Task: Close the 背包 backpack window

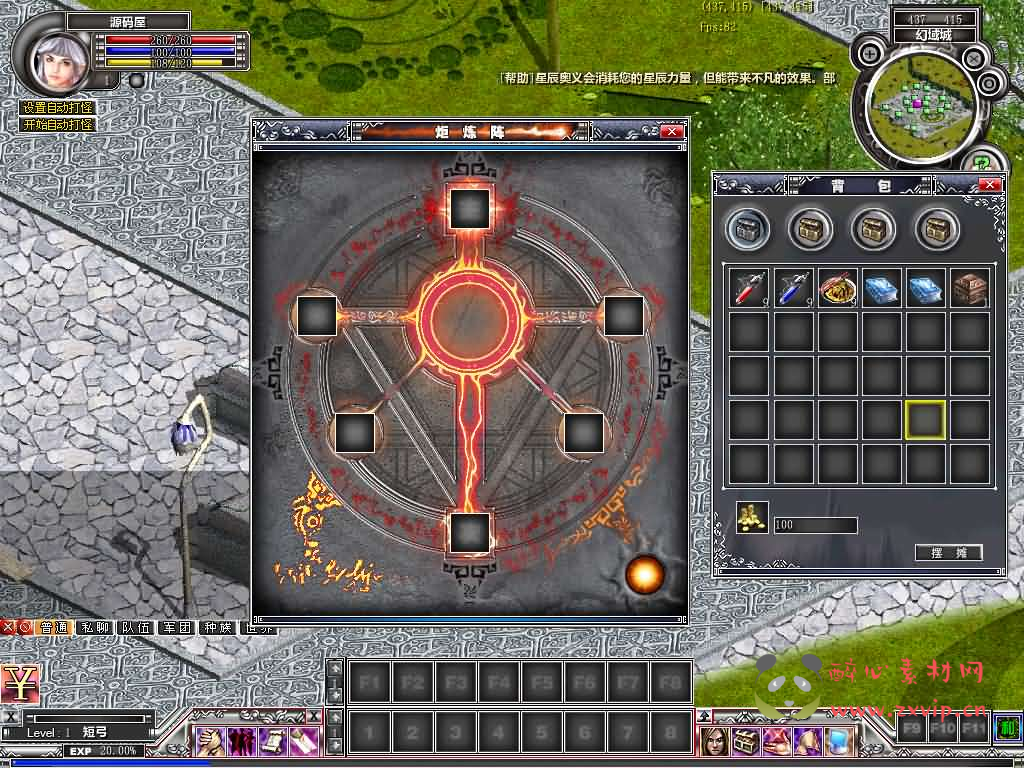Action: click(989, 185)
